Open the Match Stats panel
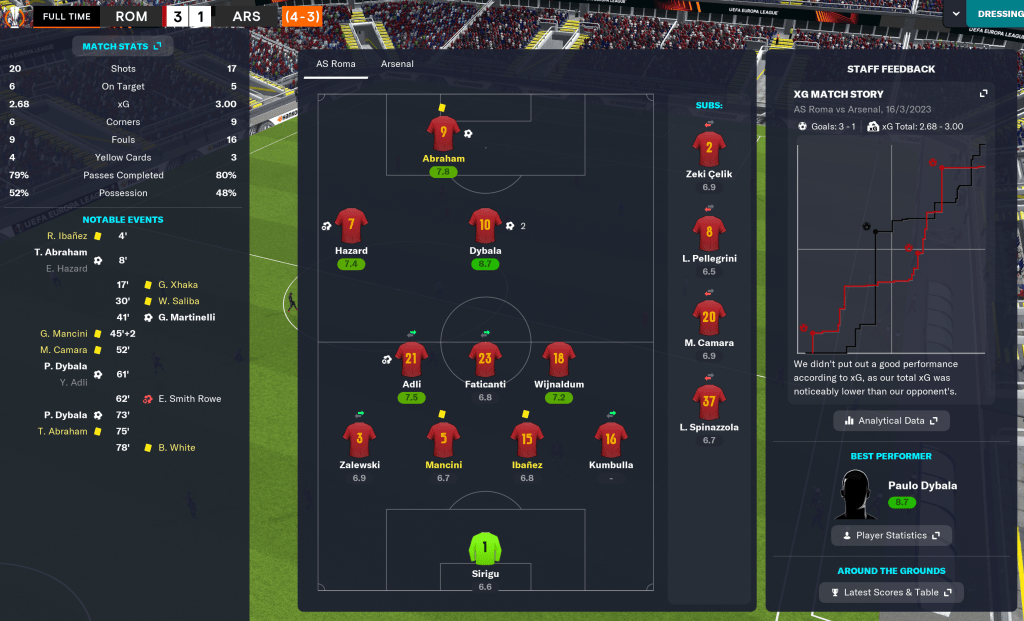The image size is (1024, 621). click(123, 46)
